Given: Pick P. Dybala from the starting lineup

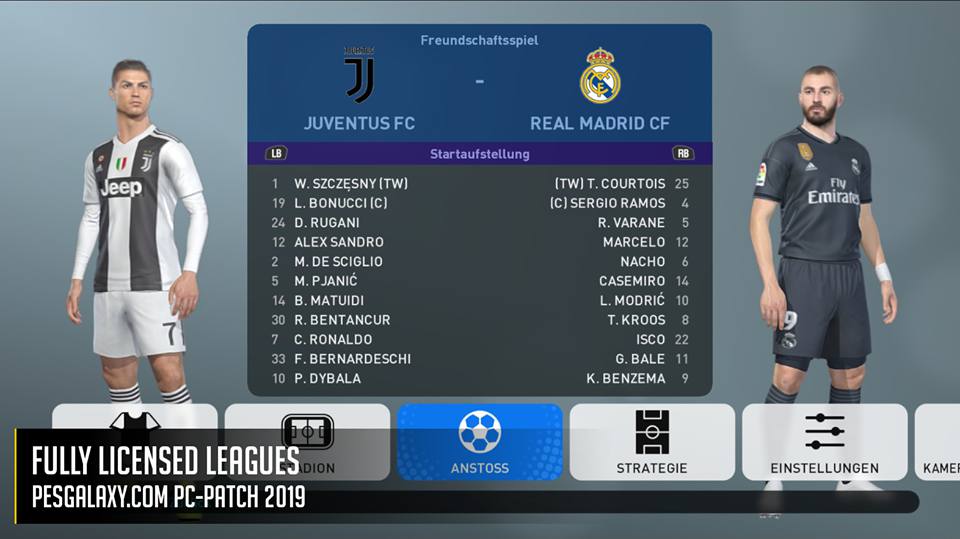Looking at the screenshot, I should 327,378.
